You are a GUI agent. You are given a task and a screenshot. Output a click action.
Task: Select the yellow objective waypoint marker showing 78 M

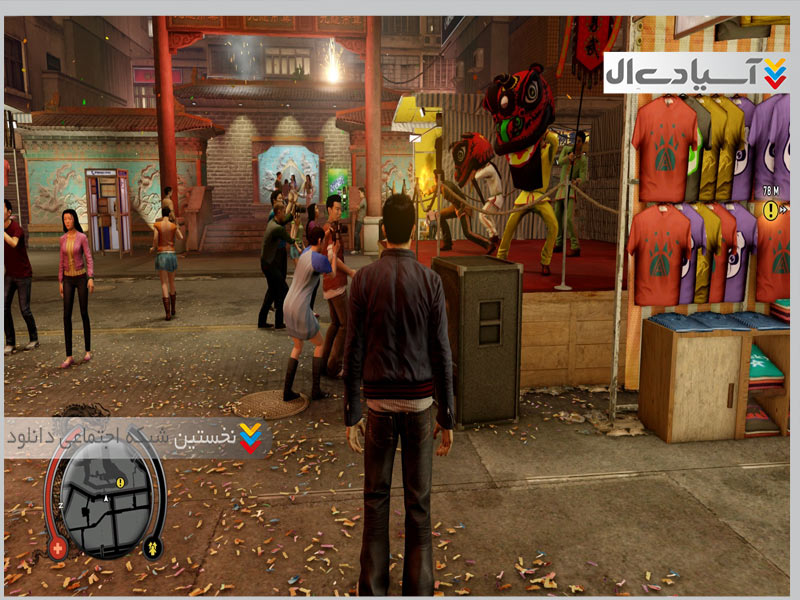pyautogui.click(x=771, y=210)
